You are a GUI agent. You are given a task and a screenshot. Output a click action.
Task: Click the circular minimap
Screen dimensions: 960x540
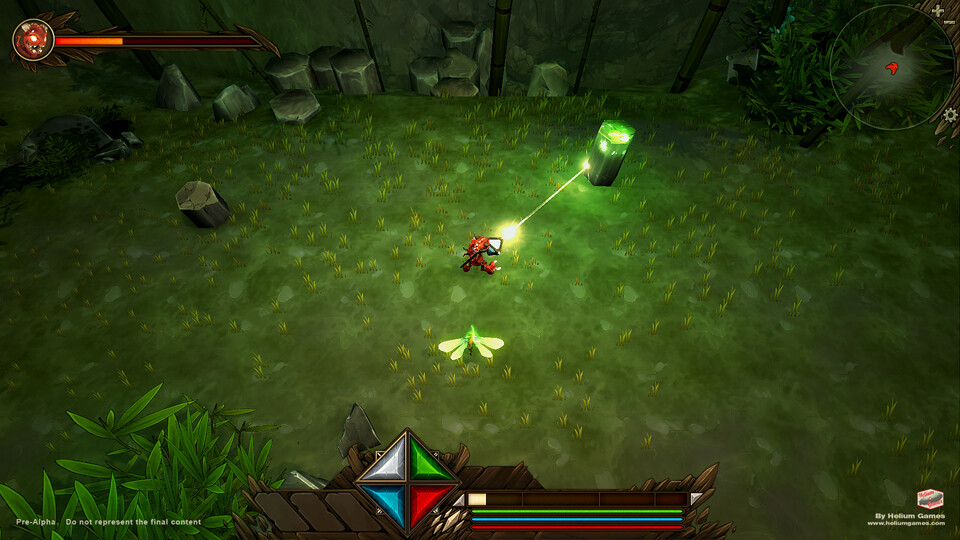(x=891, y=68)
